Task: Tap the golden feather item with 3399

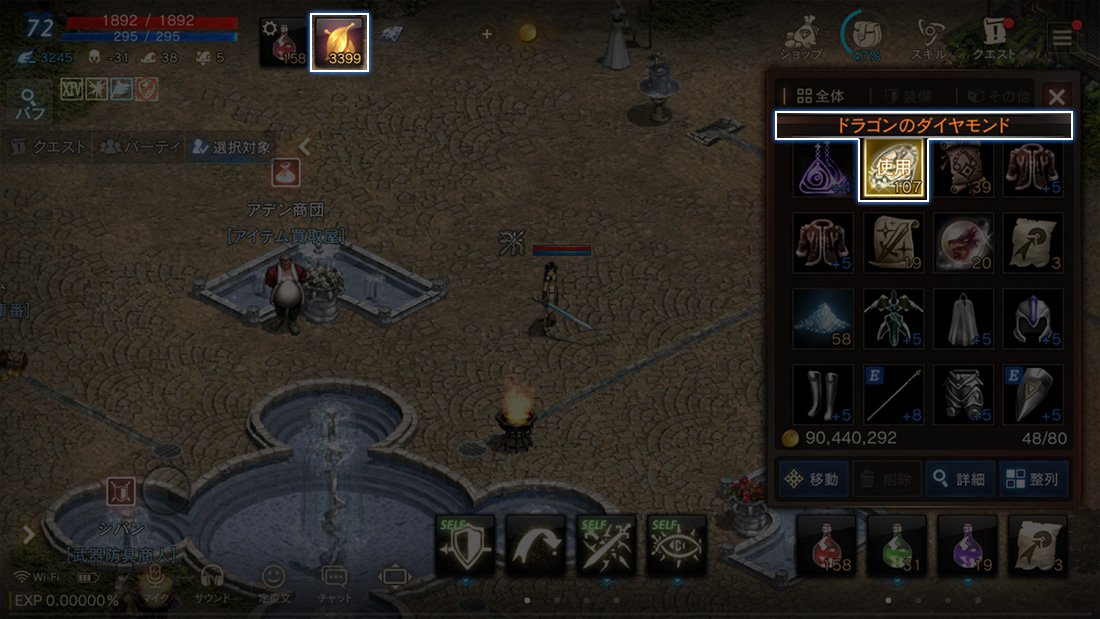Action: click(339, 42)
